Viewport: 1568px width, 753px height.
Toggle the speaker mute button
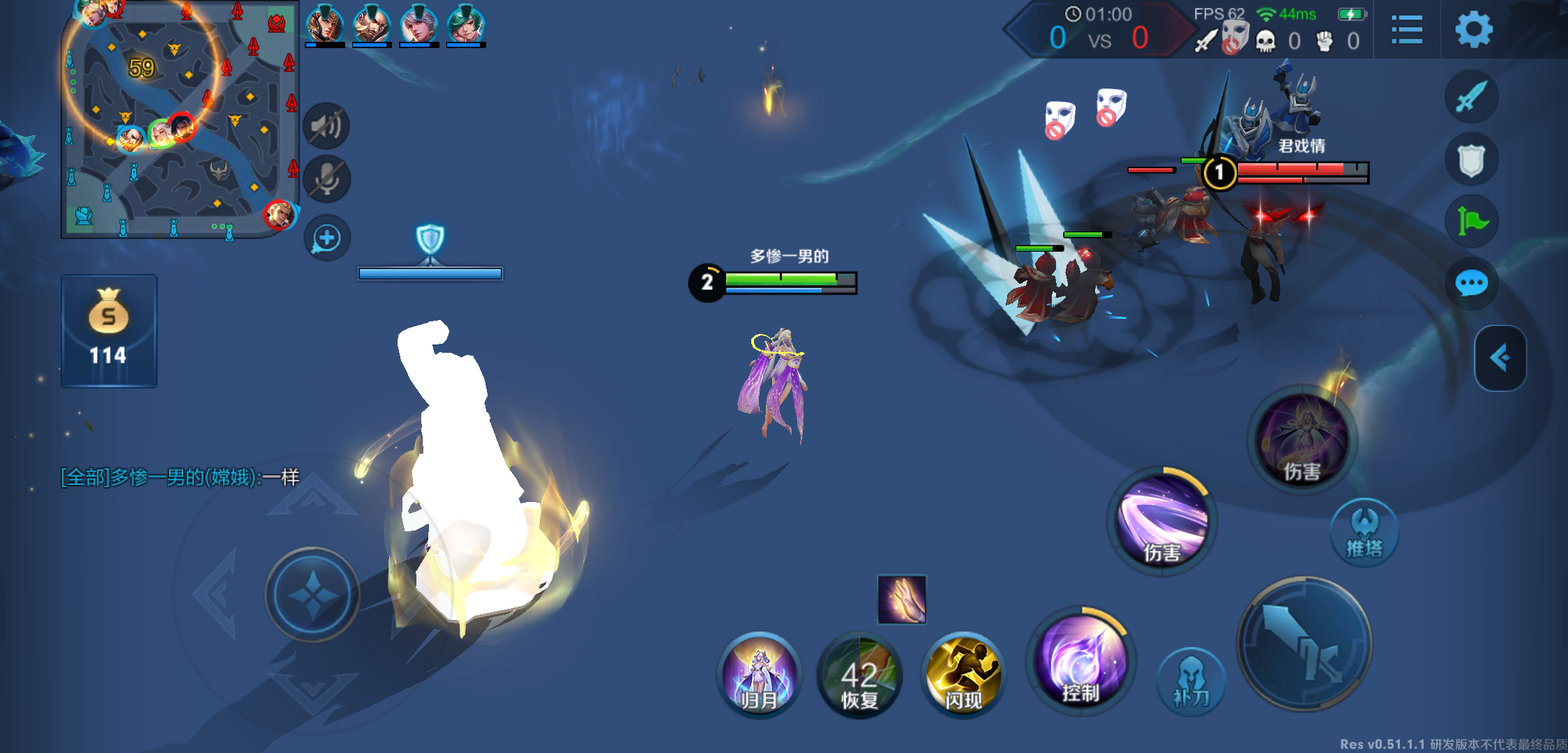326,126
